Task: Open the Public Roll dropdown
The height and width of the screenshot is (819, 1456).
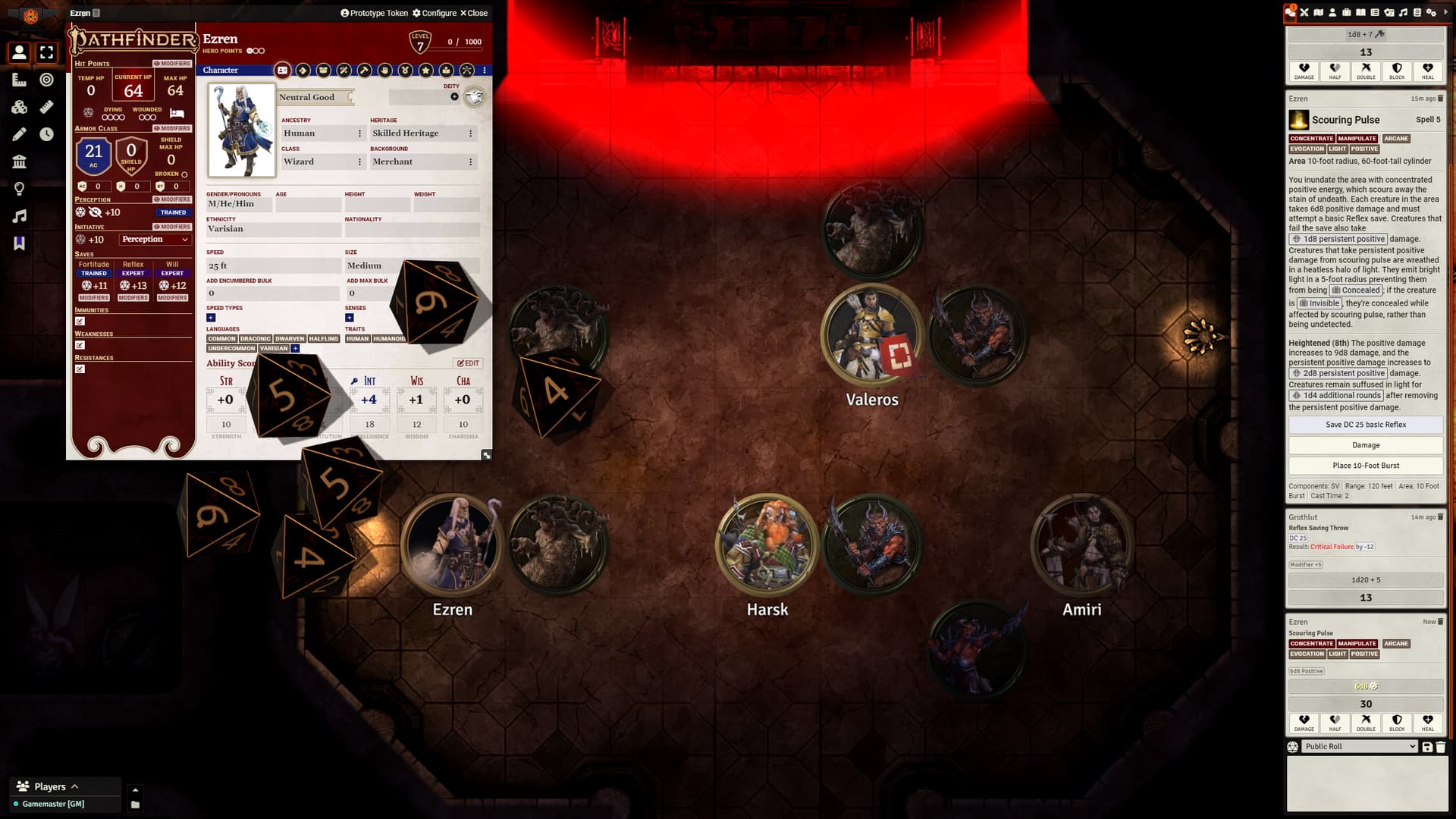Action: 1360,746
